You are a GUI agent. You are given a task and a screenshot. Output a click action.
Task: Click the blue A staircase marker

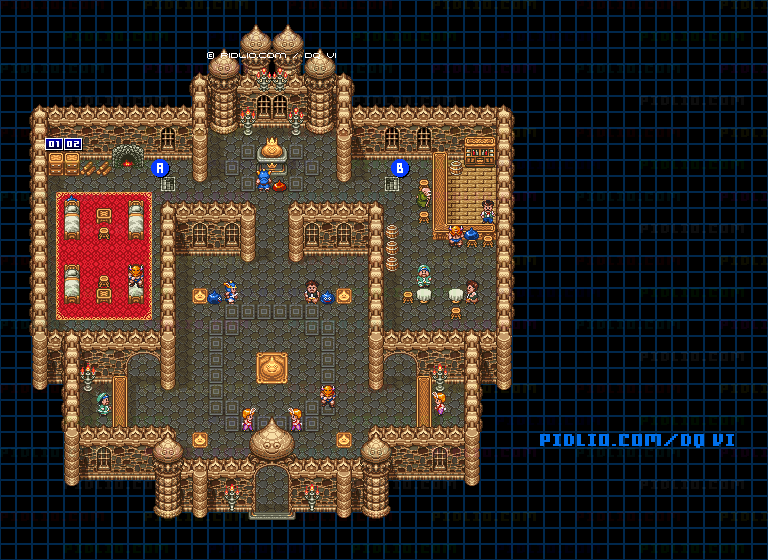pyautogui.click(x=160, y=168)
